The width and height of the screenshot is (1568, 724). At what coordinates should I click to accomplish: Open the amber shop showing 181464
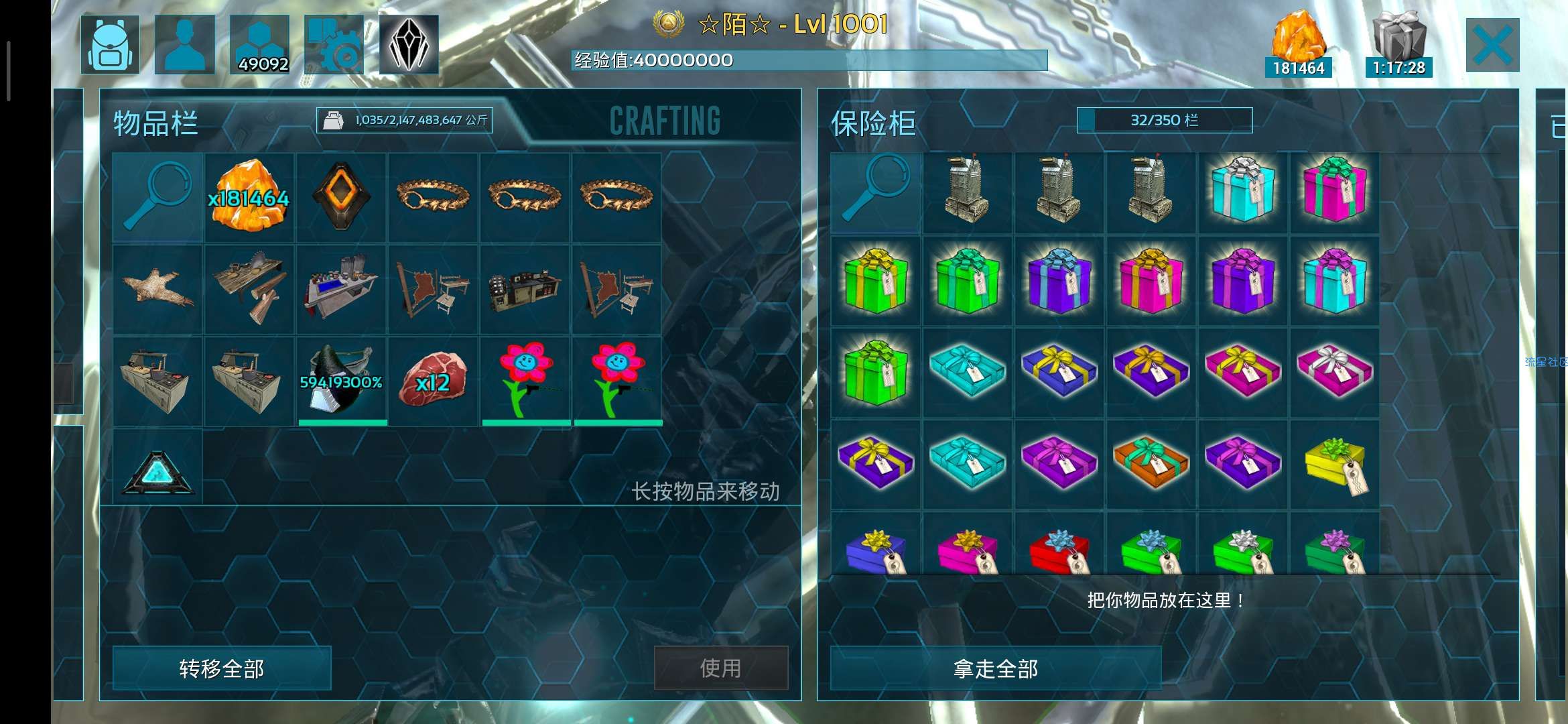(1298, 45)
